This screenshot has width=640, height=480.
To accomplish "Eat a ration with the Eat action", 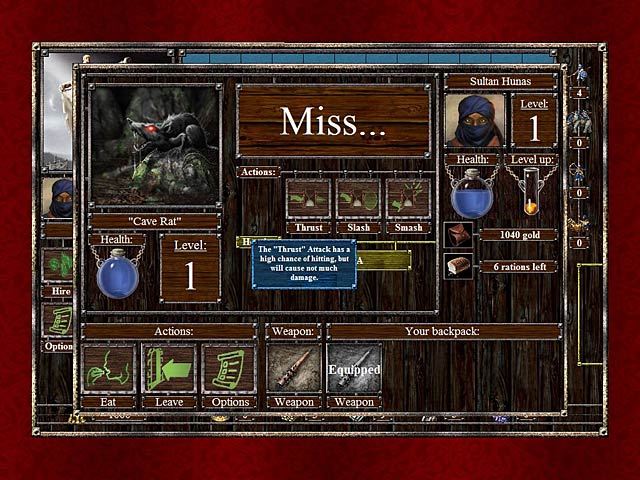I will (x=108, y=369).
